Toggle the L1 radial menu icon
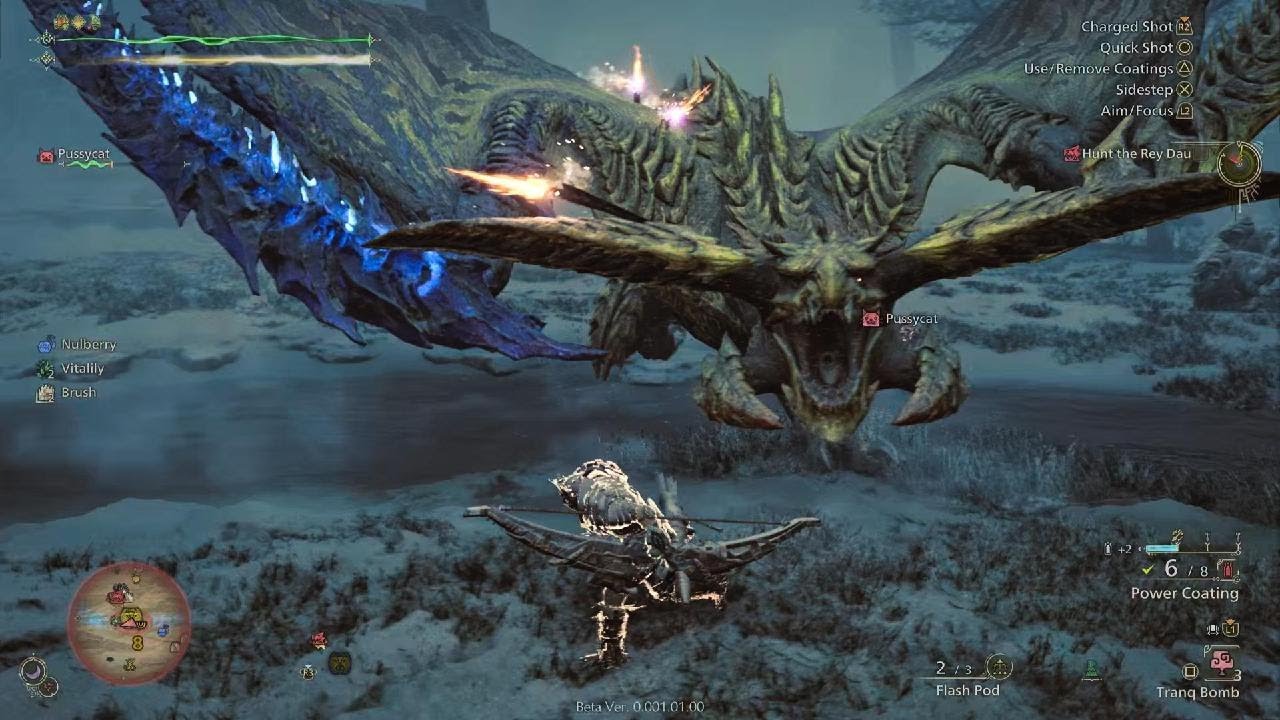This screenshot has width=1280, height=720. (x=1230, y=630)
